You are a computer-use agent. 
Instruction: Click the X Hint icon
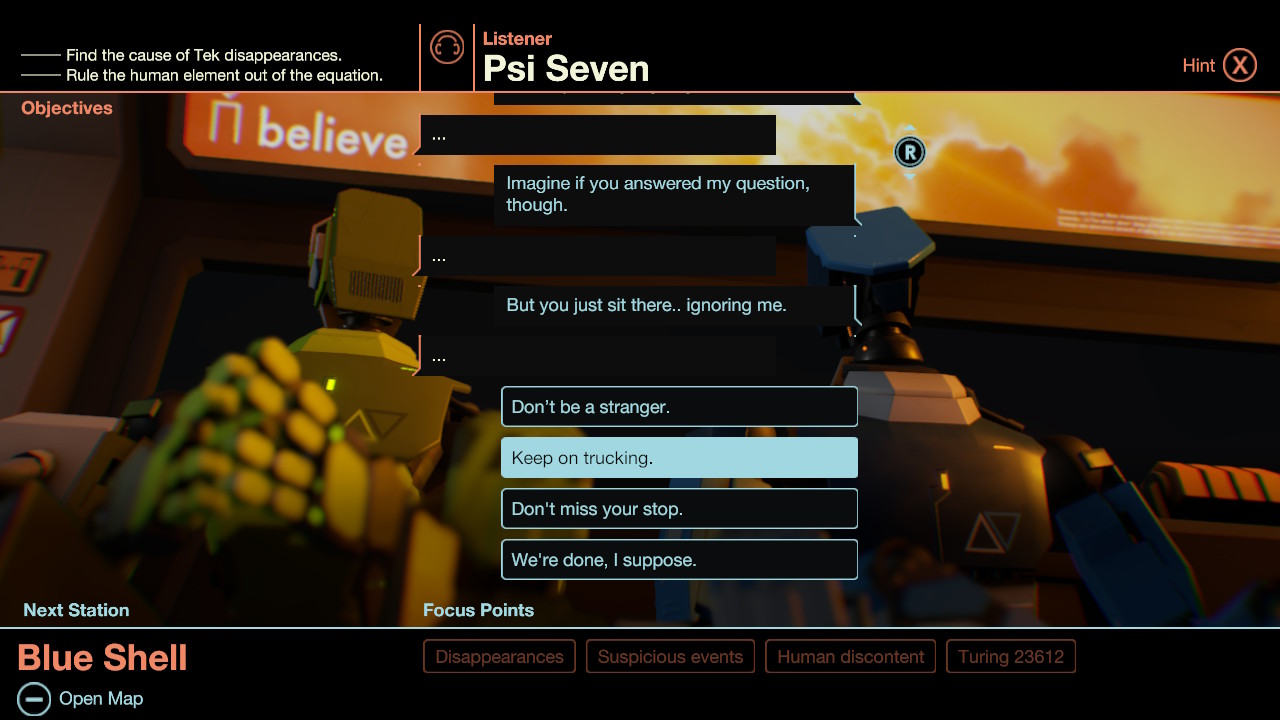[1240, 64]
